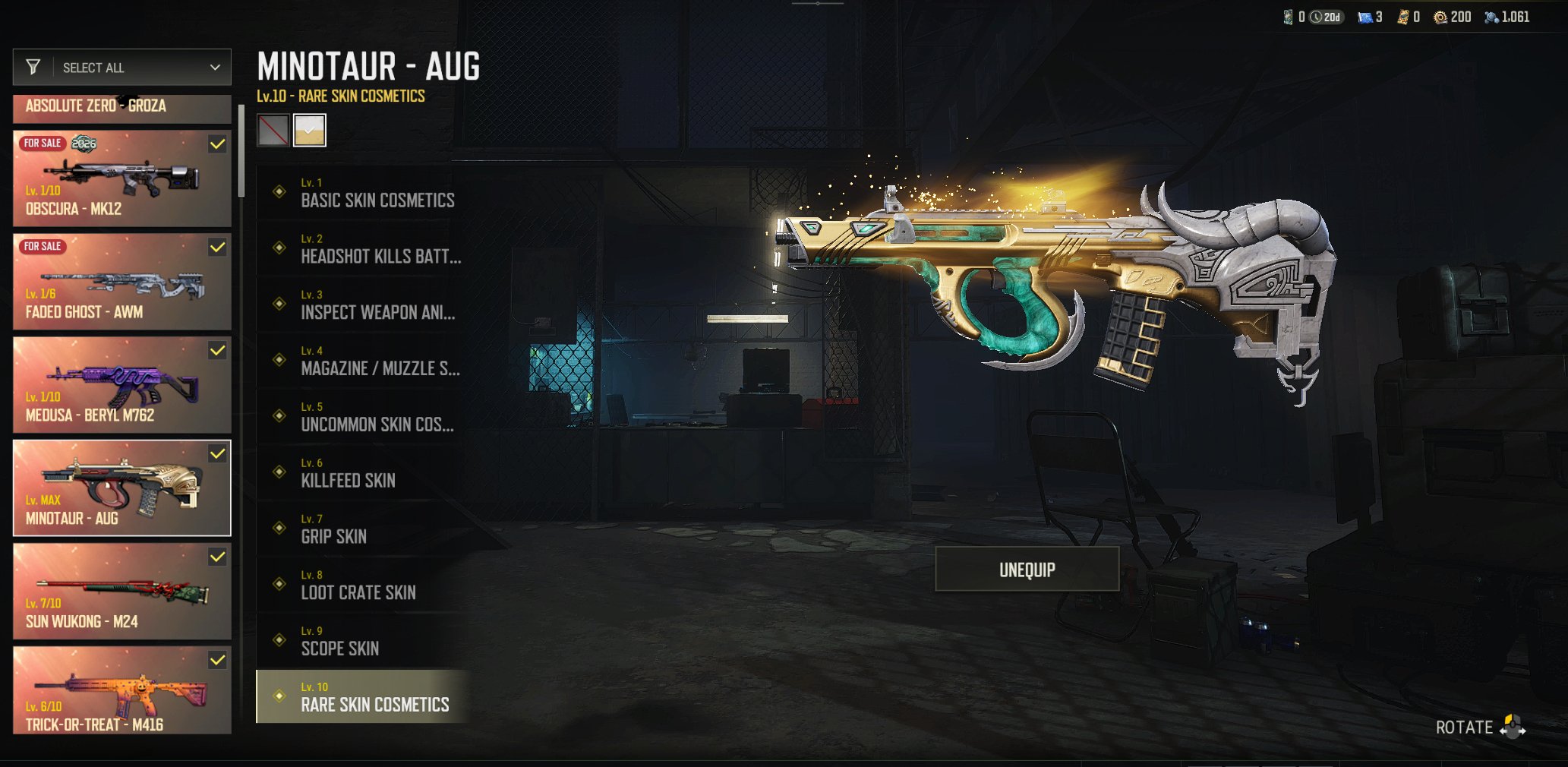
Task: Choose the Faded Ghost - AWM skin
Action: (122, 282)
